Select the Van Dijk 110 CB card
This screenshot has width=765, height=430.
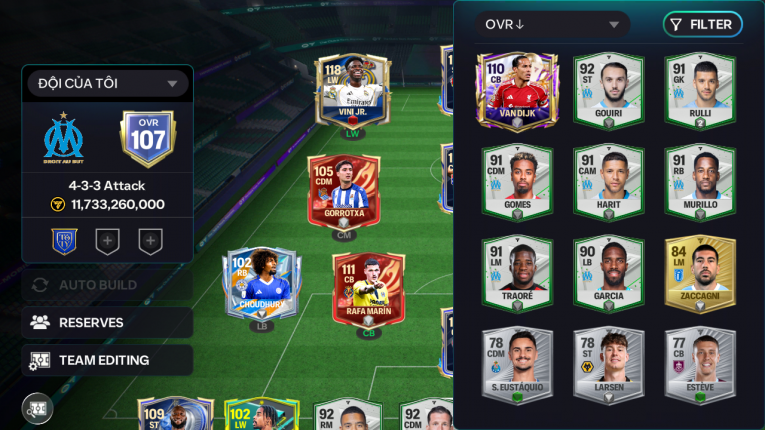(516, 90)
